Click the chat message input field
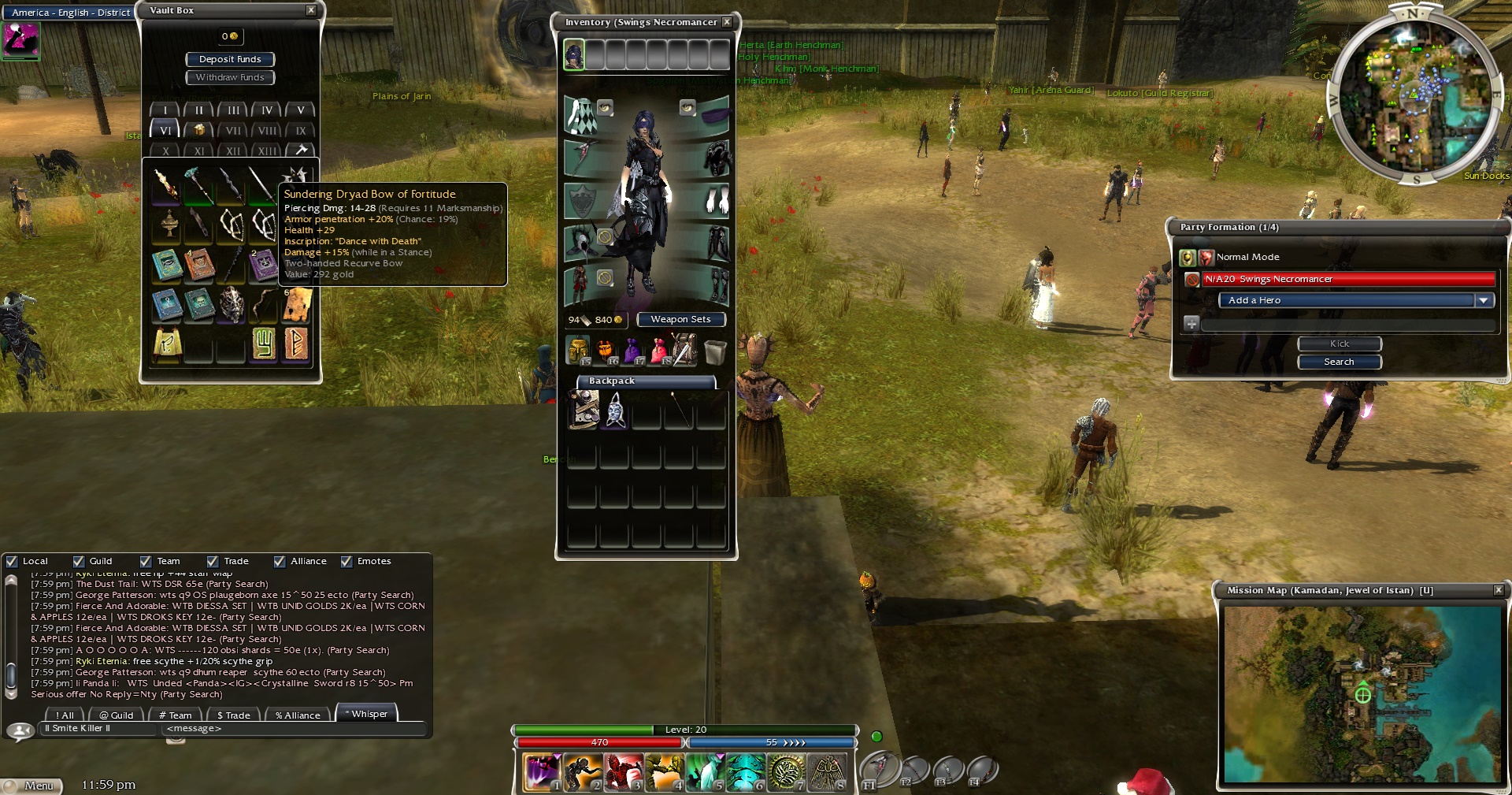Viewport: 1512px width, 795px height. pyautogui.click(x=291, y=729)
